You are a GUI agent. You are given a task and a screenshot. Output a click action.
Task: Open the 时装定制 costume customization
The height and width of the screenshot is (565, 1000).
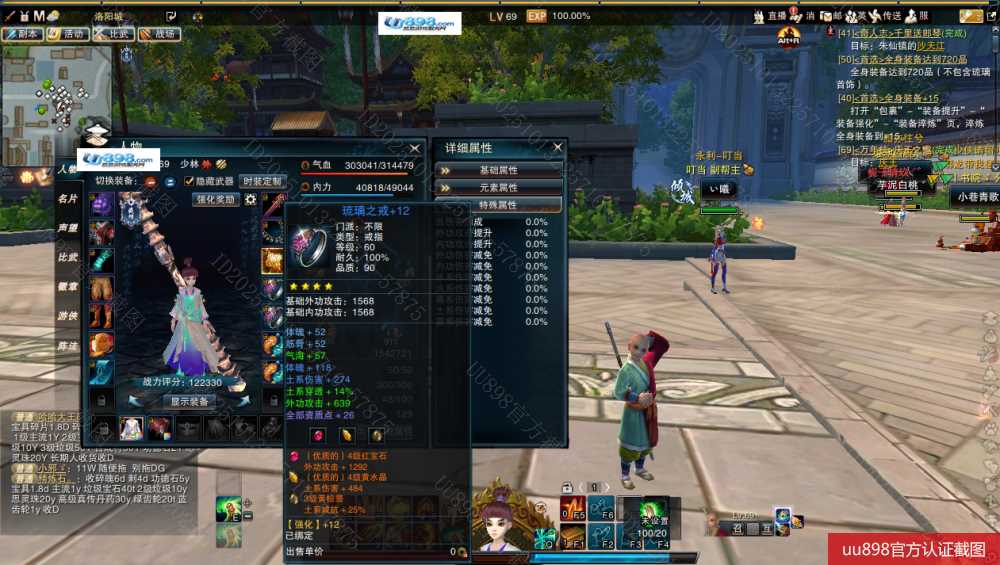262,181
